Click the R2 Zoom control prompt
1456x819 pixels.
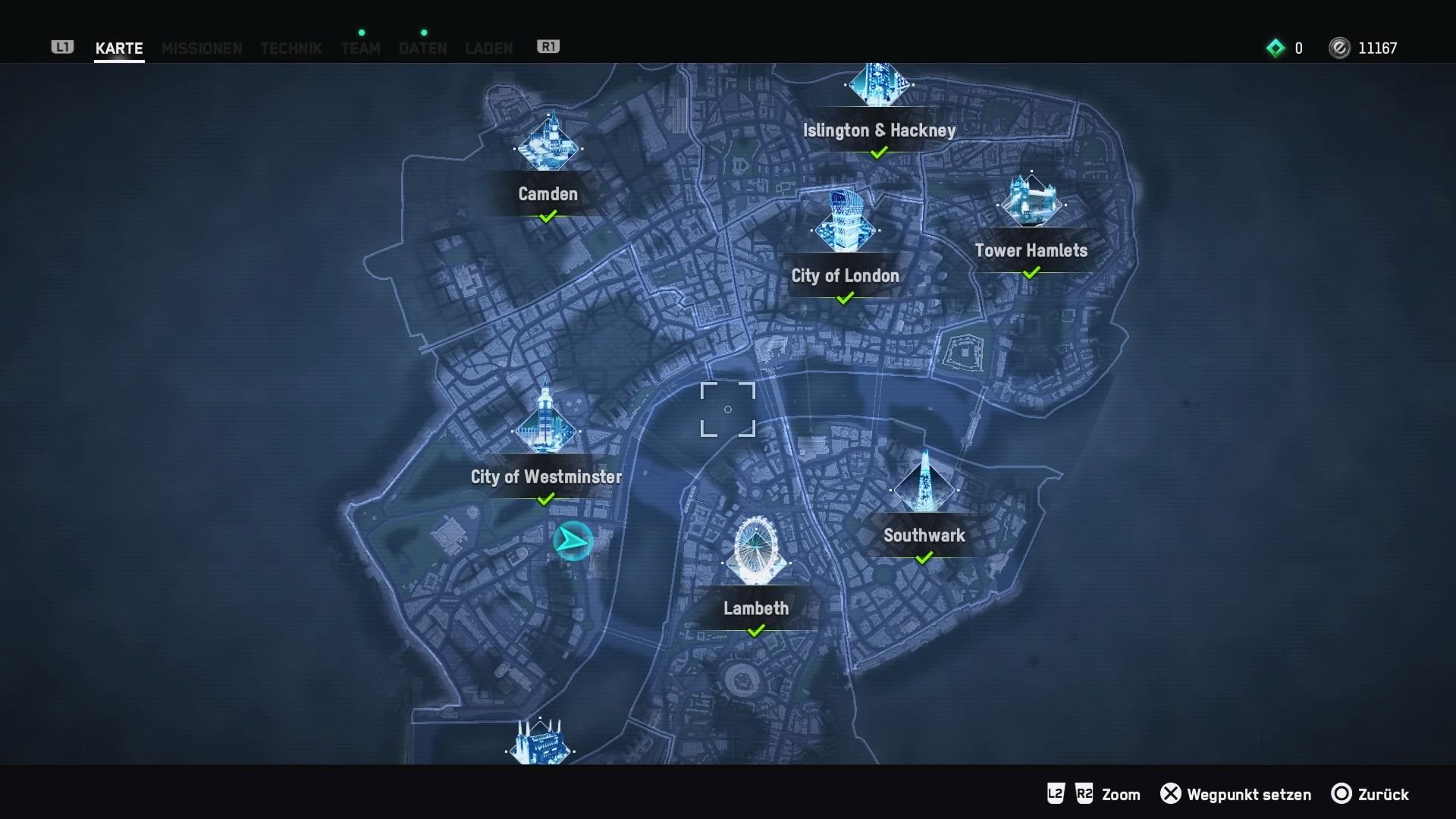click(1084, 795)
